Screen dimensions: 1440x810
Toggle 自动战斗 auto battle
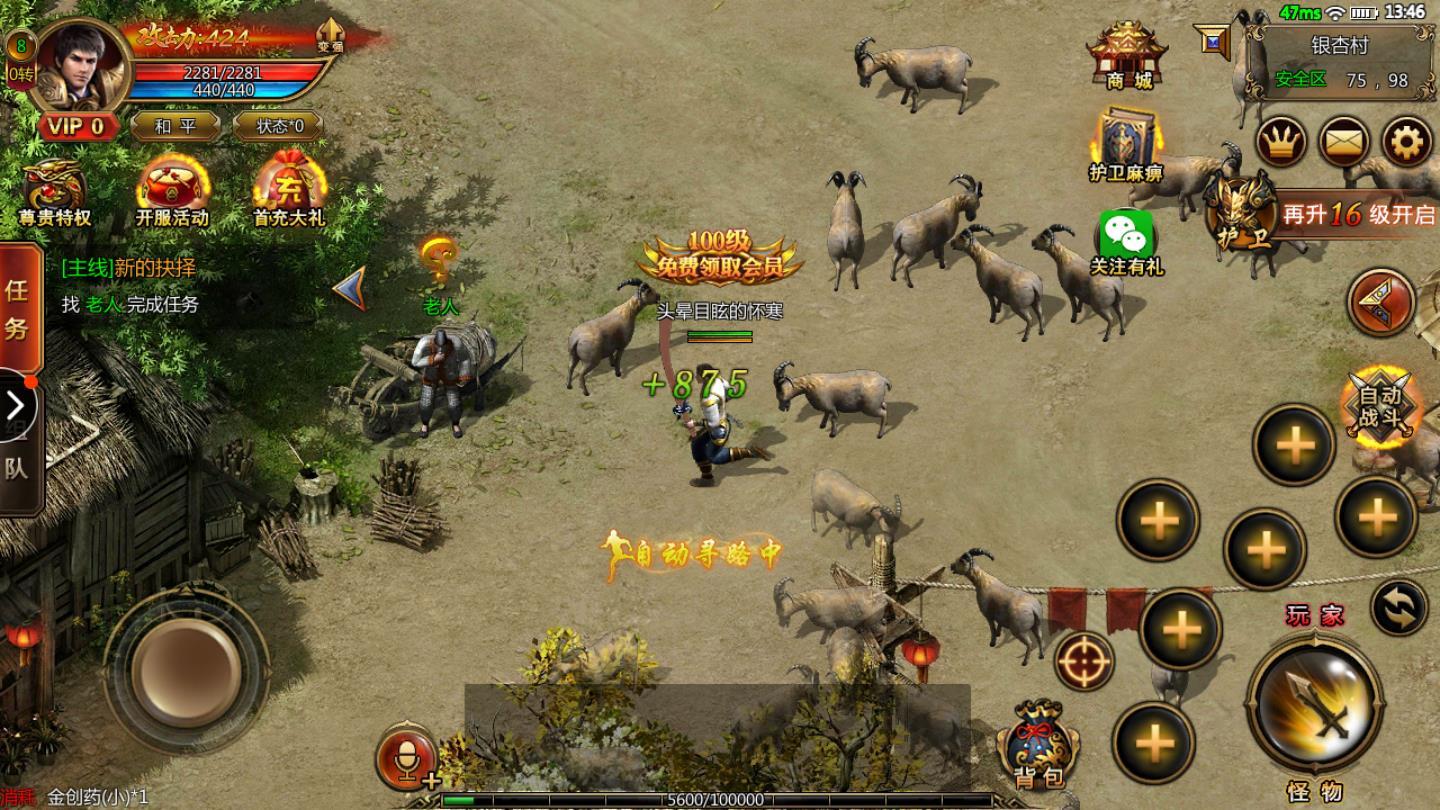tap(1381, 406)
